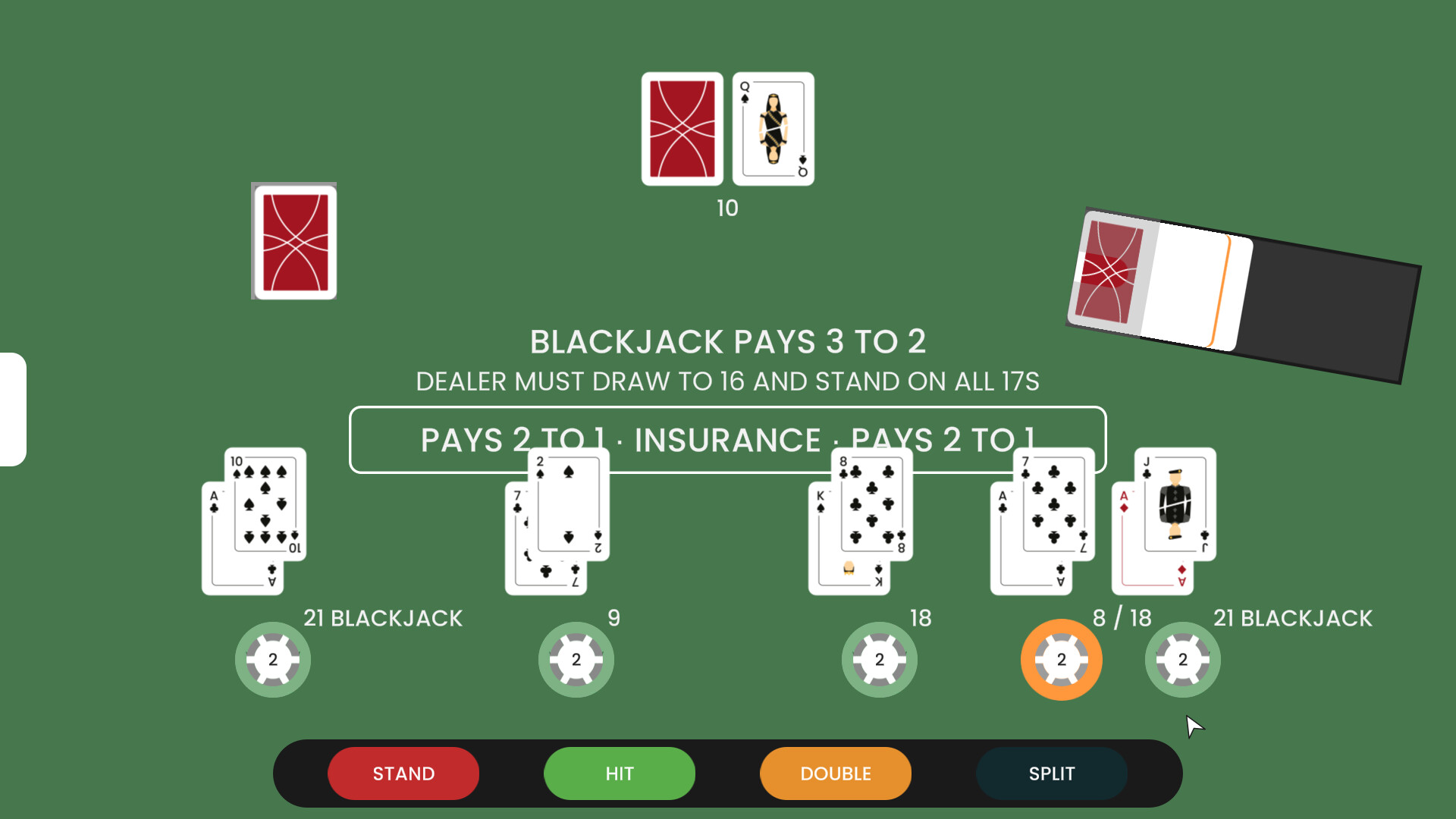Screen dimensions: 1456x819
Task: Click the King and Eight of Clubs hand
Action: click(859, 519)
